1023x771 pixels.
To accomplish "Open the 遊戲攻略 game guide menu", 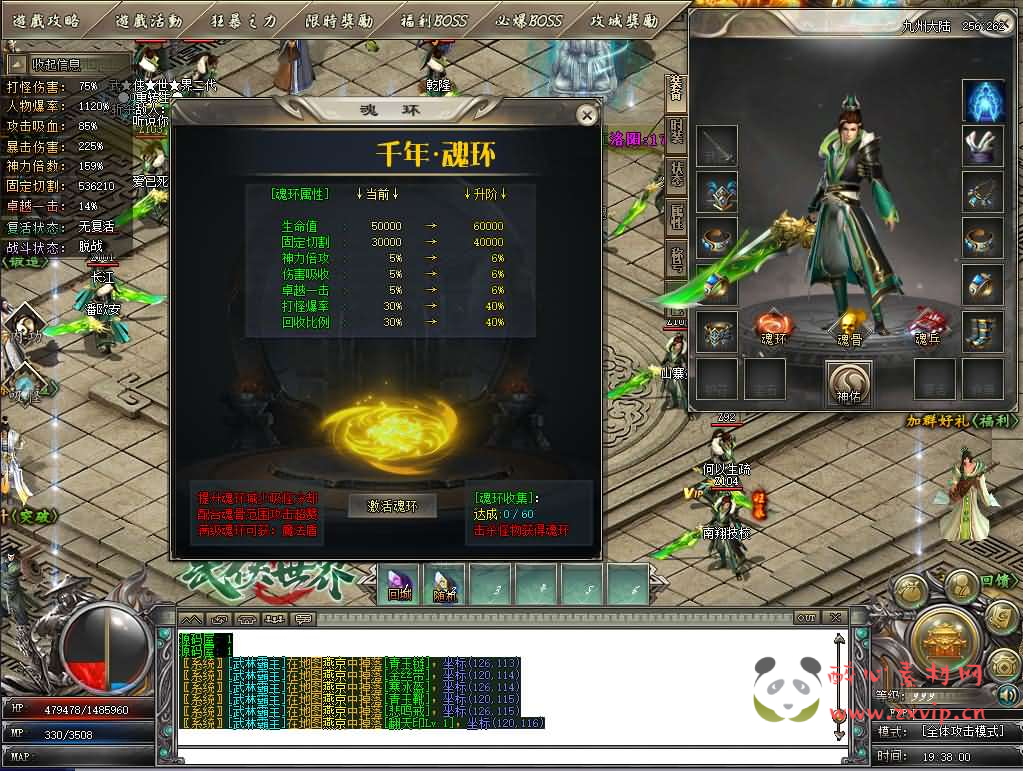I will click(x=47, y=21).
